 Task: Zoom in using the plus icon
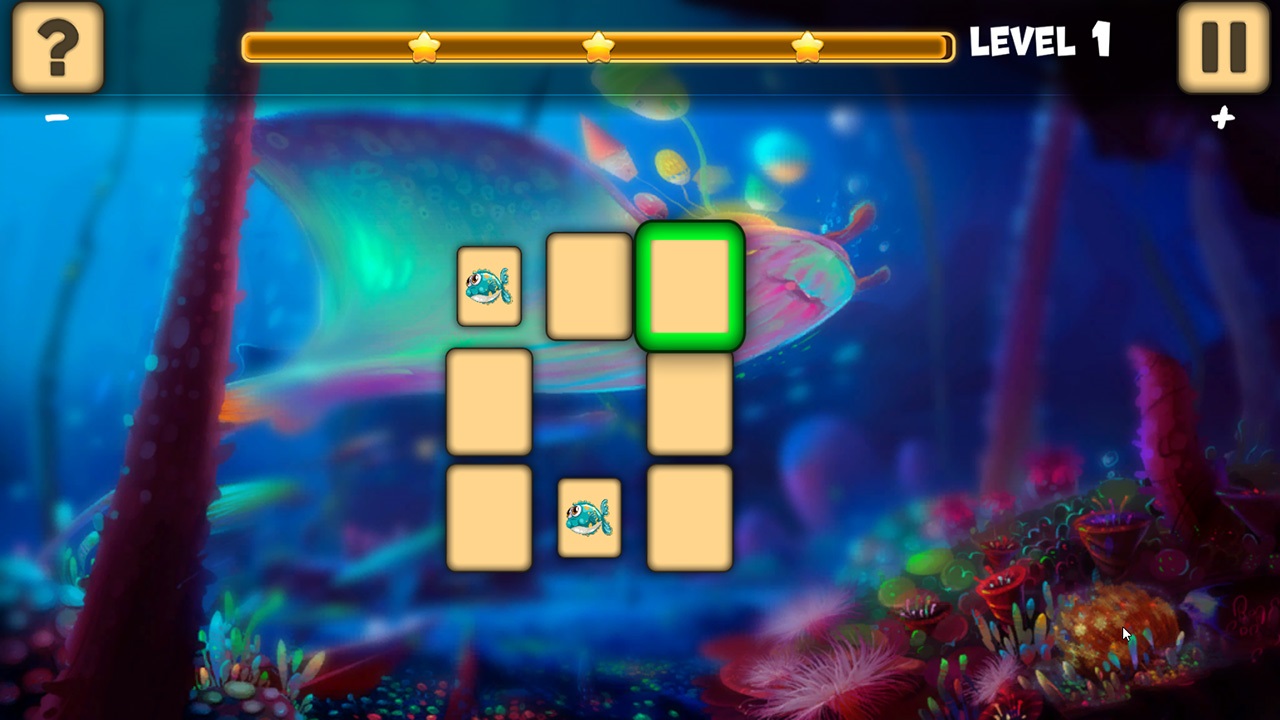point(1222,119)
